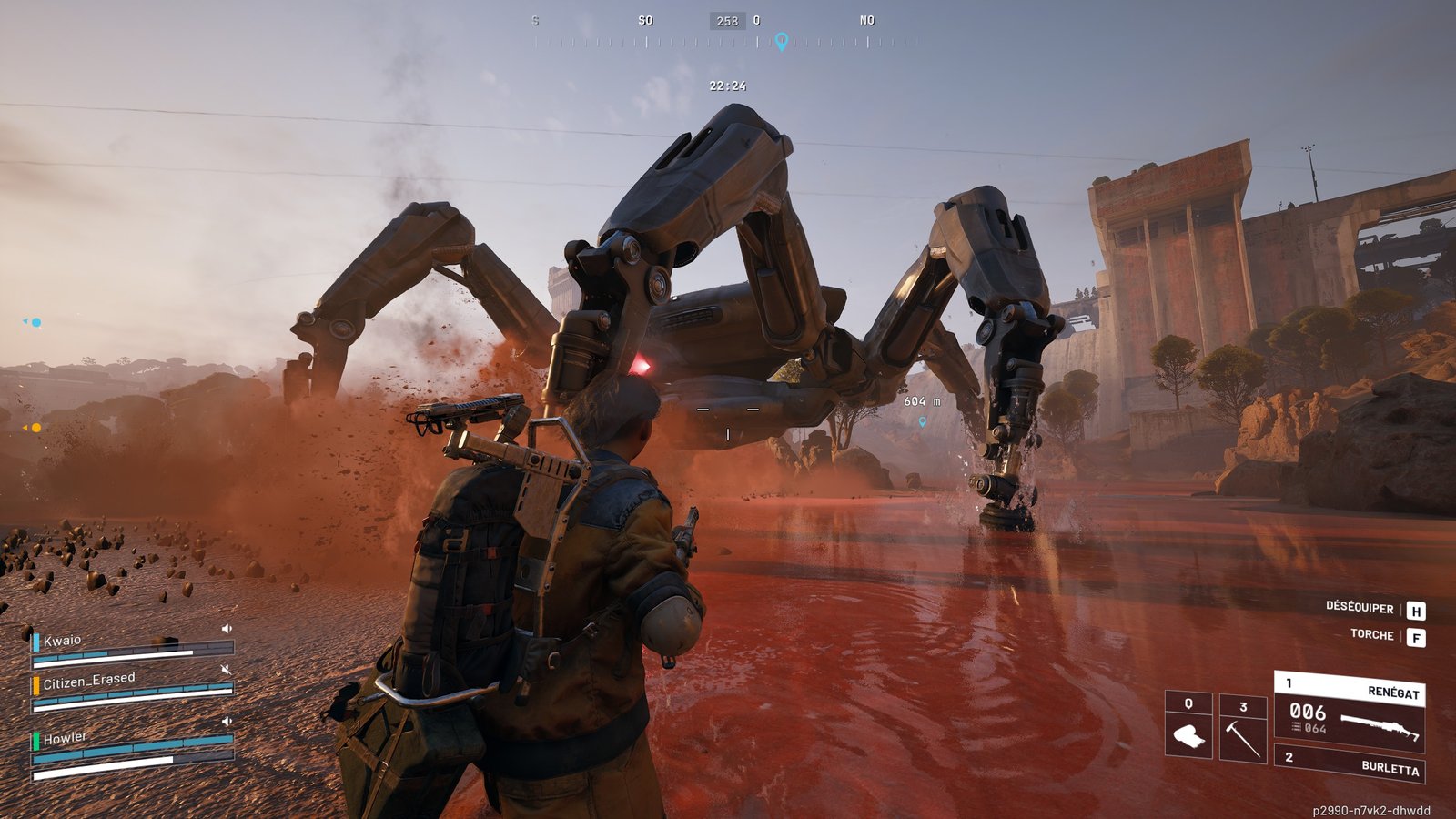This screenshot has height=819, width=1456.
Task: Click the blue waypoint pin on the compass
Action: tap(781, 41)
